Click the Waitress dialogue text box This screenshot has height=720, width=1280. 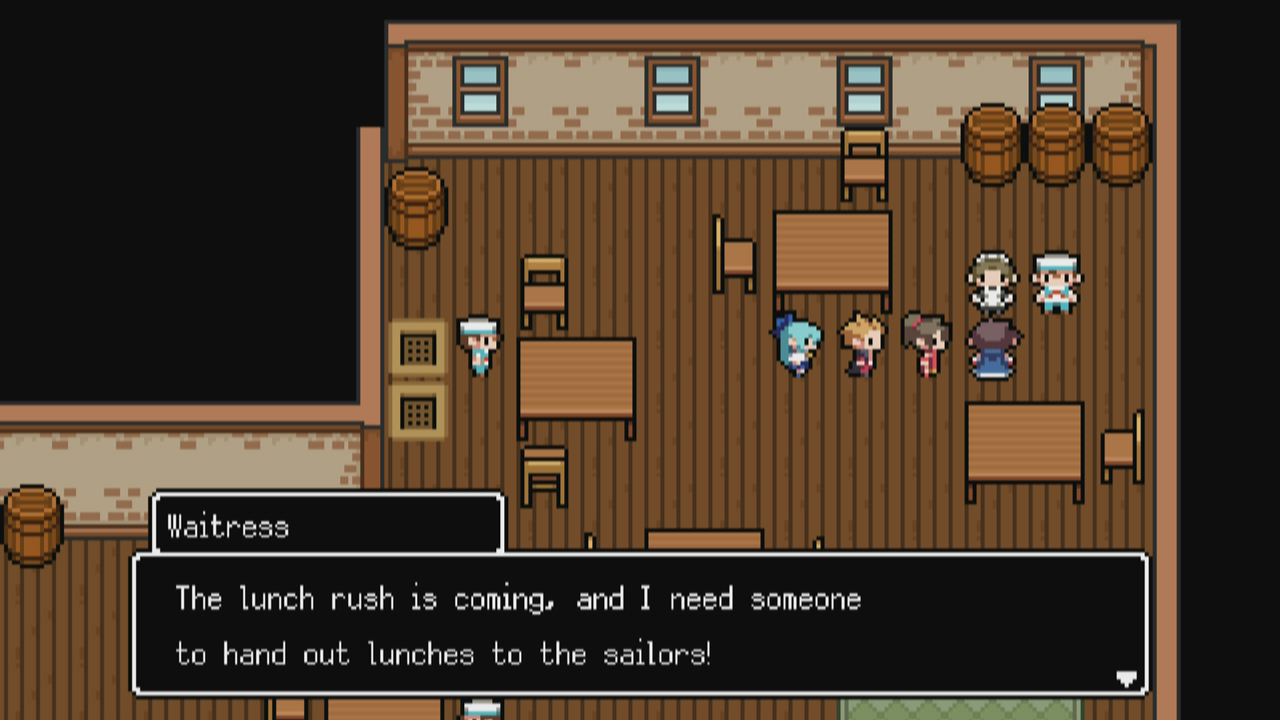point(640,625)
